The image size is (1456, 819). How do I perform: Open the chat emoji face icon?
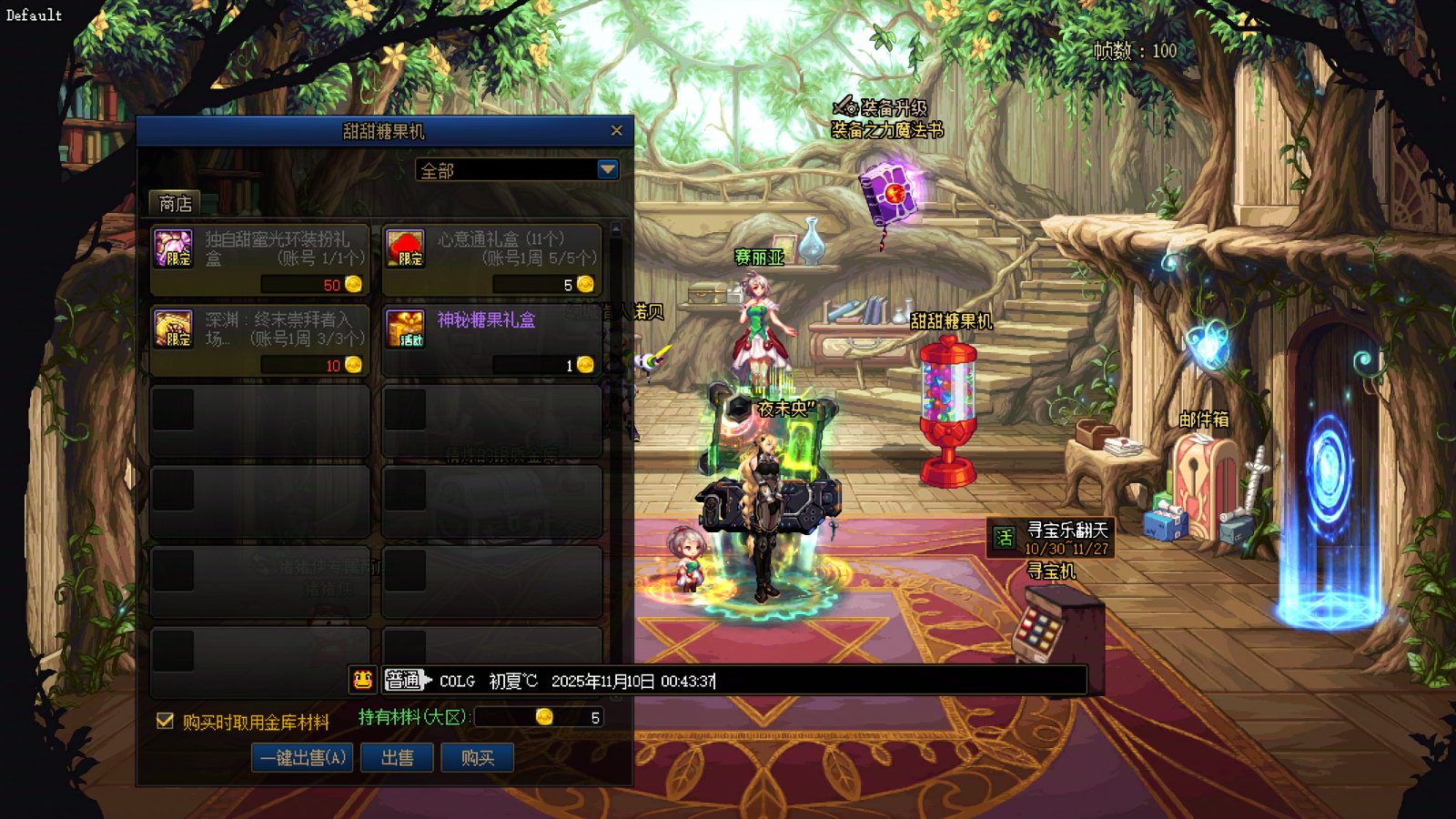point(362,680)
